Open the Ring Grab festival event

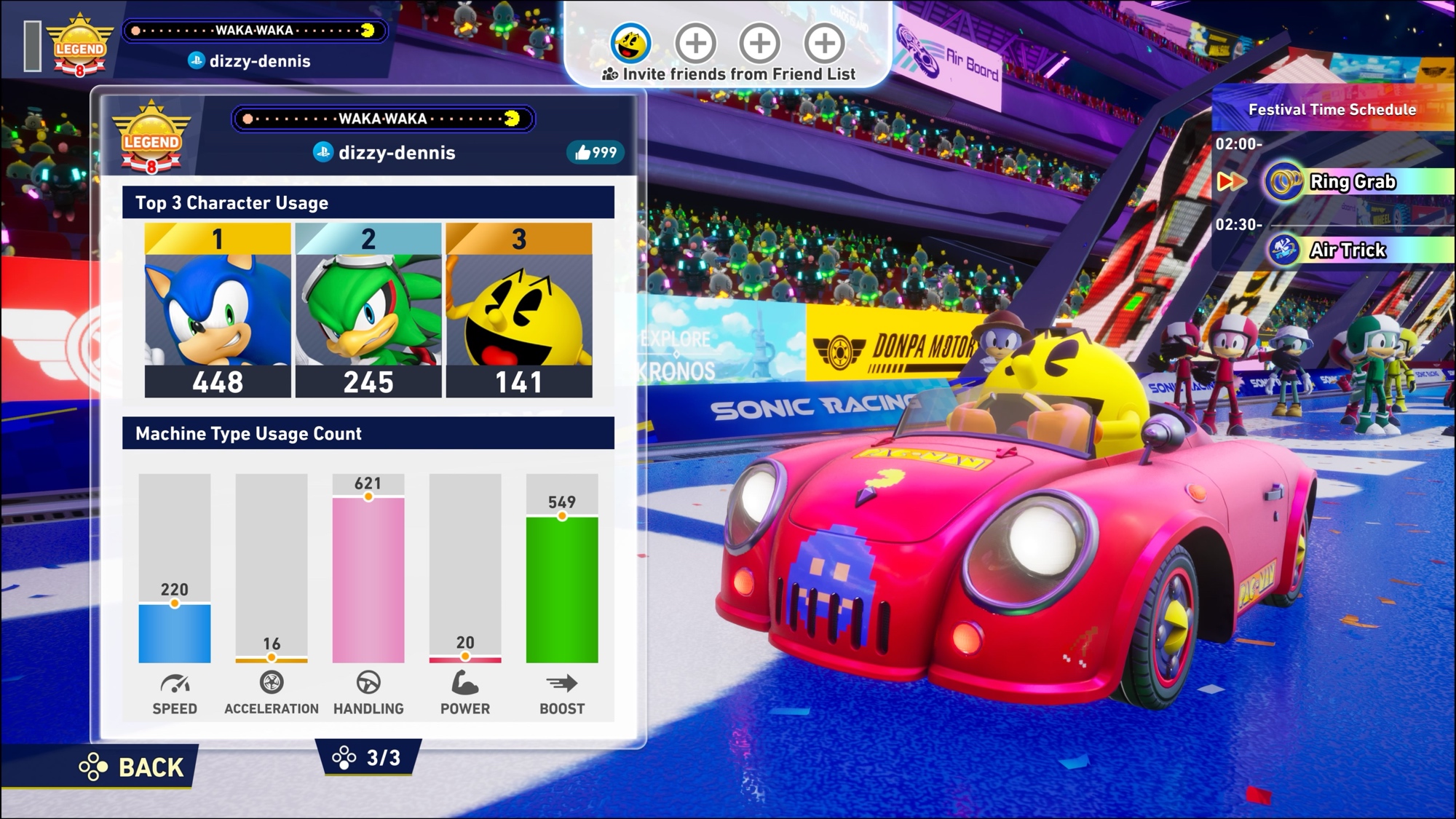[1351, 182]
